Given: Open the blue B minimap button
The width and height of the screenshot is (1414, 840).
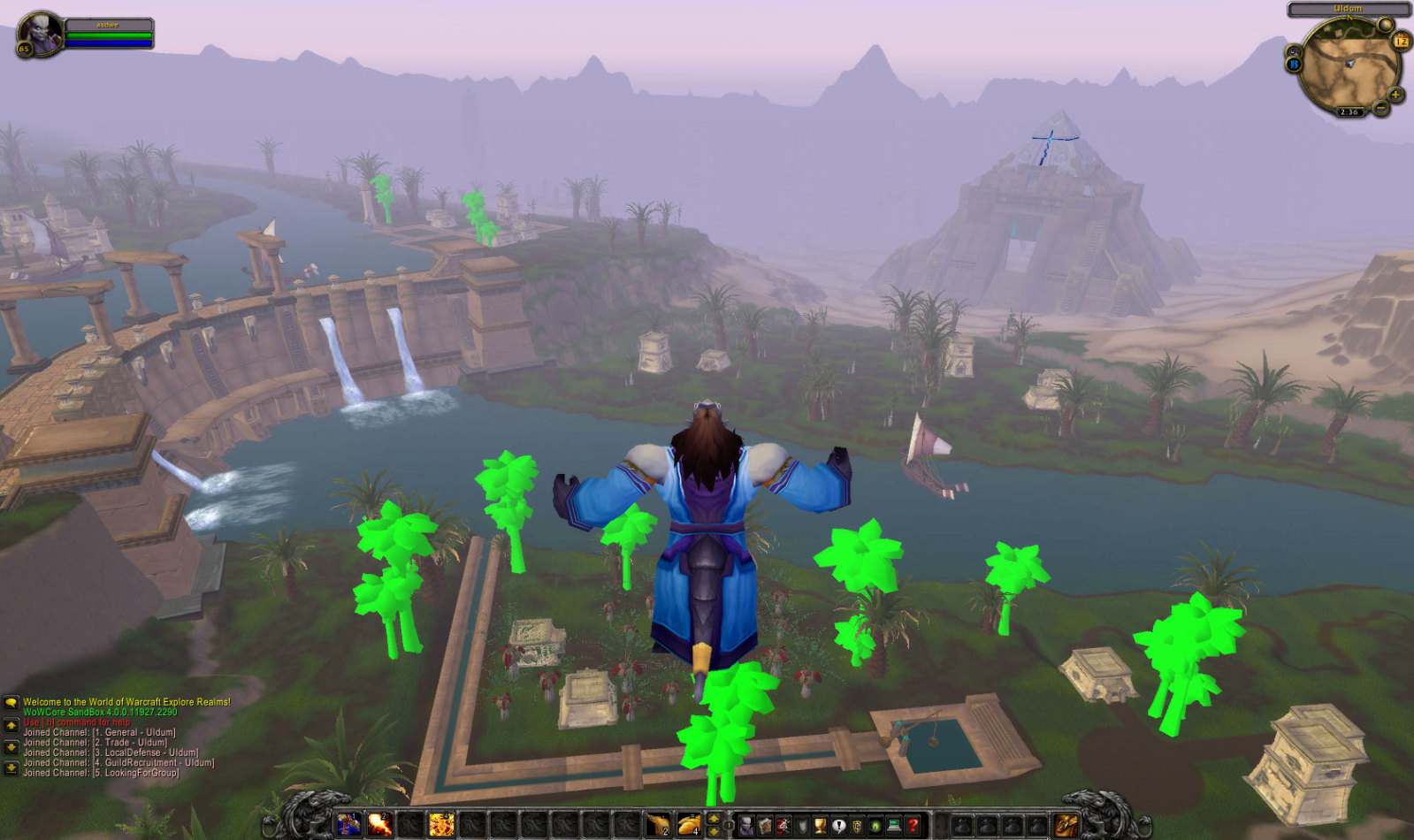Looking at the screenshot, I should pos(1294,65).
